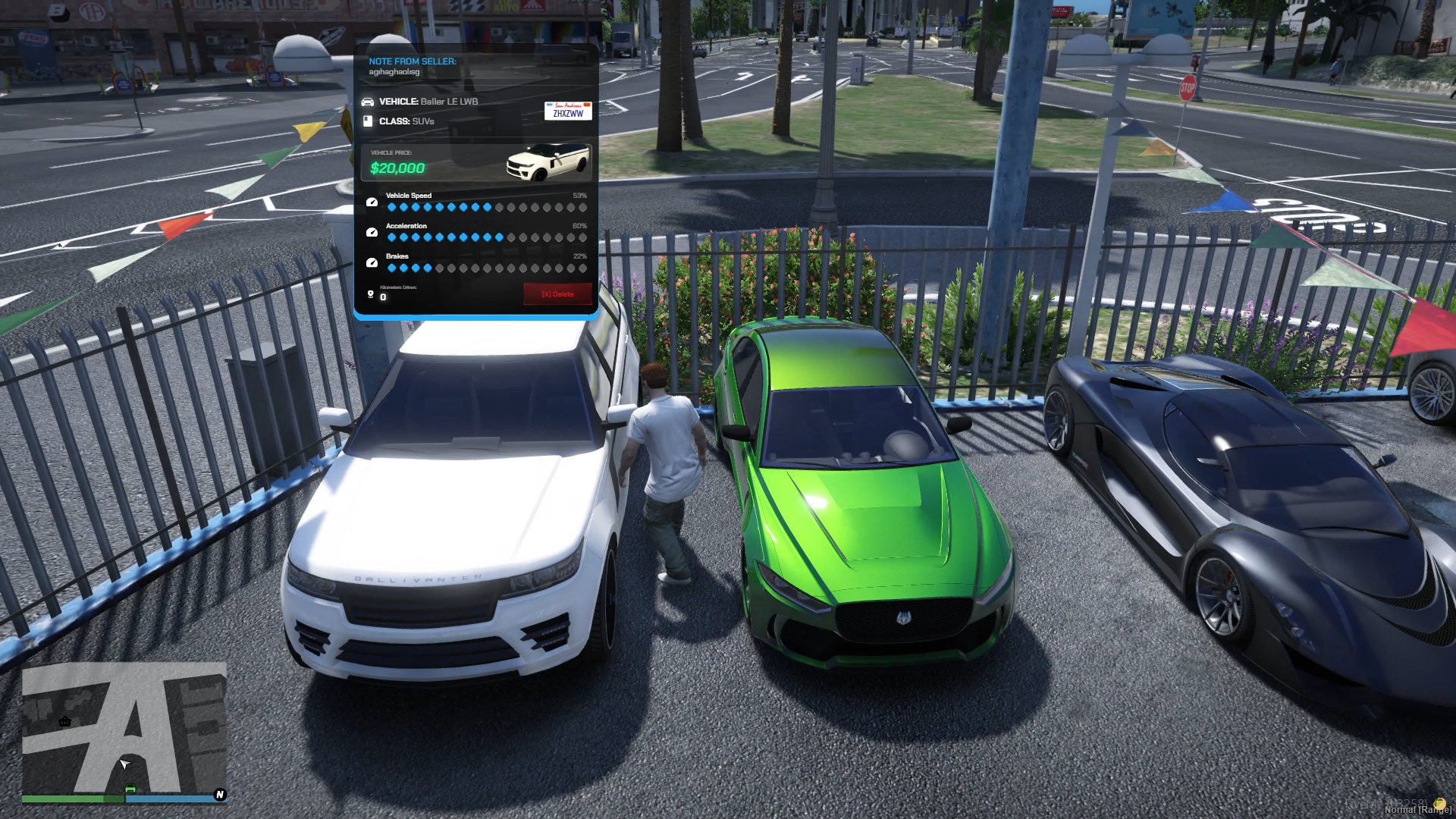1456x819 pixels.
Task: Click the Vehicle Speed speedometer icon
Action: click(372, 202)
